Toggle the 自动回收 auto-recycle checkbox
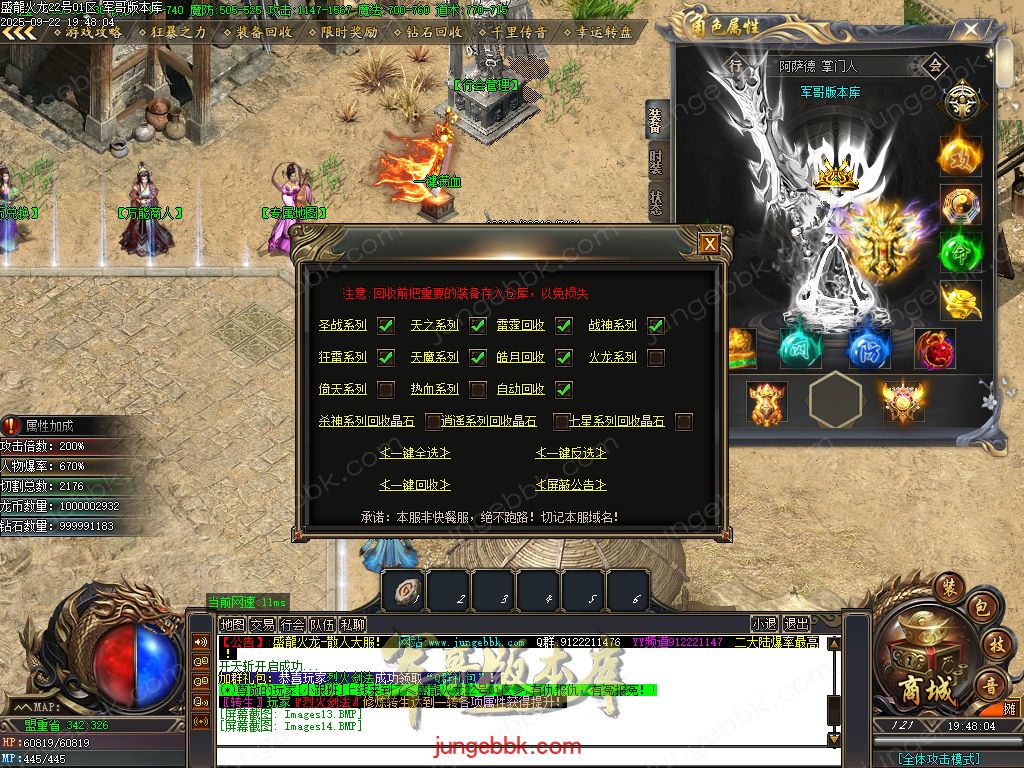The height and width of the screenshot is (768, 1024). (x=564, y=389)
